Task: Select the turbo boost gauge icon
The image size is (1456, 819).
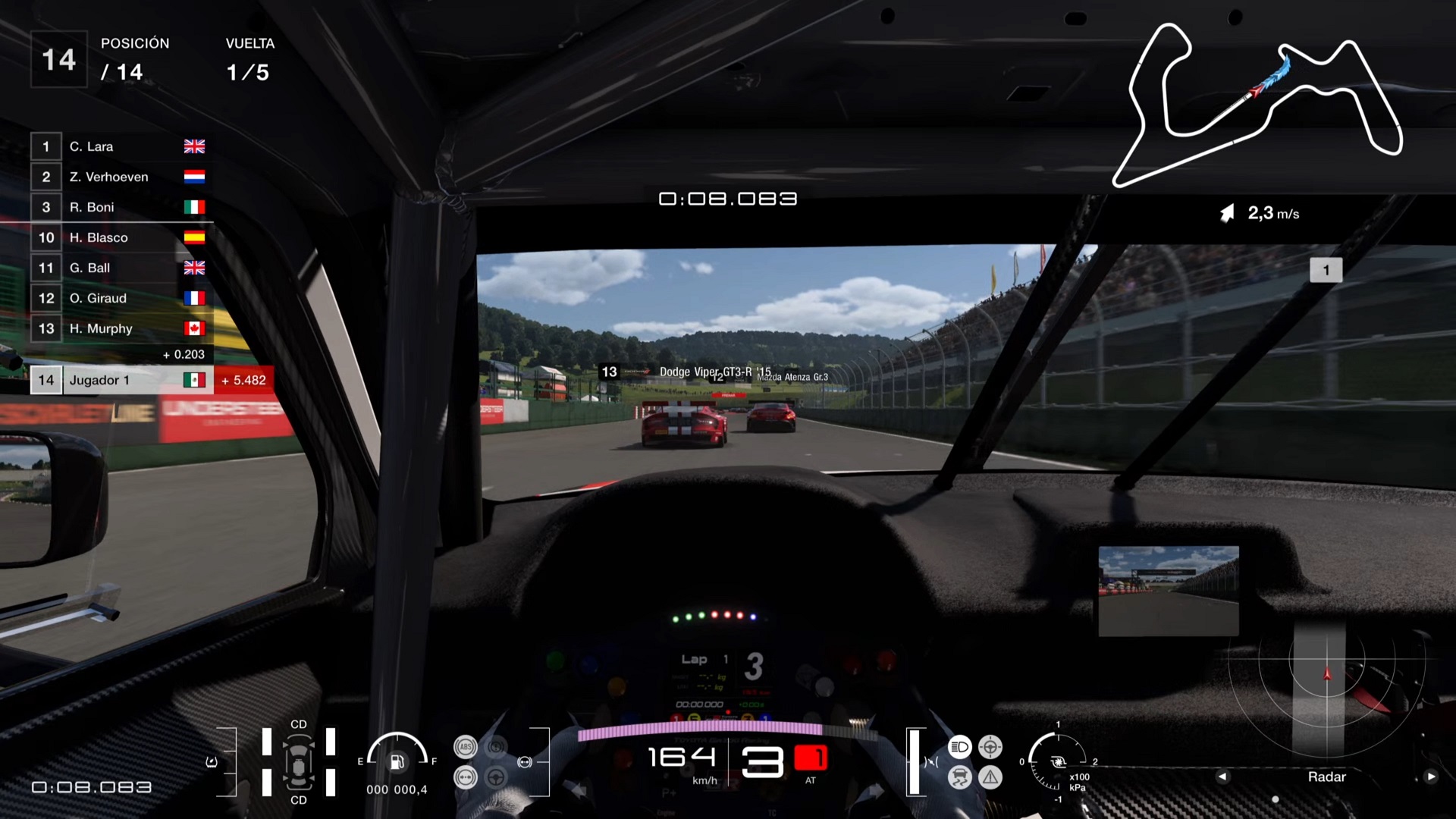Action: [x=1059, y=763]
